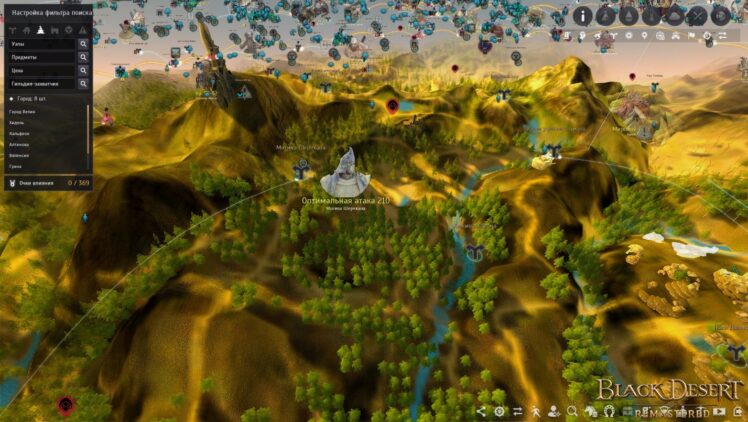This screenshot has height=422, width=748.
Task: Select Город Велия in the town list
Action: (24, 112)
